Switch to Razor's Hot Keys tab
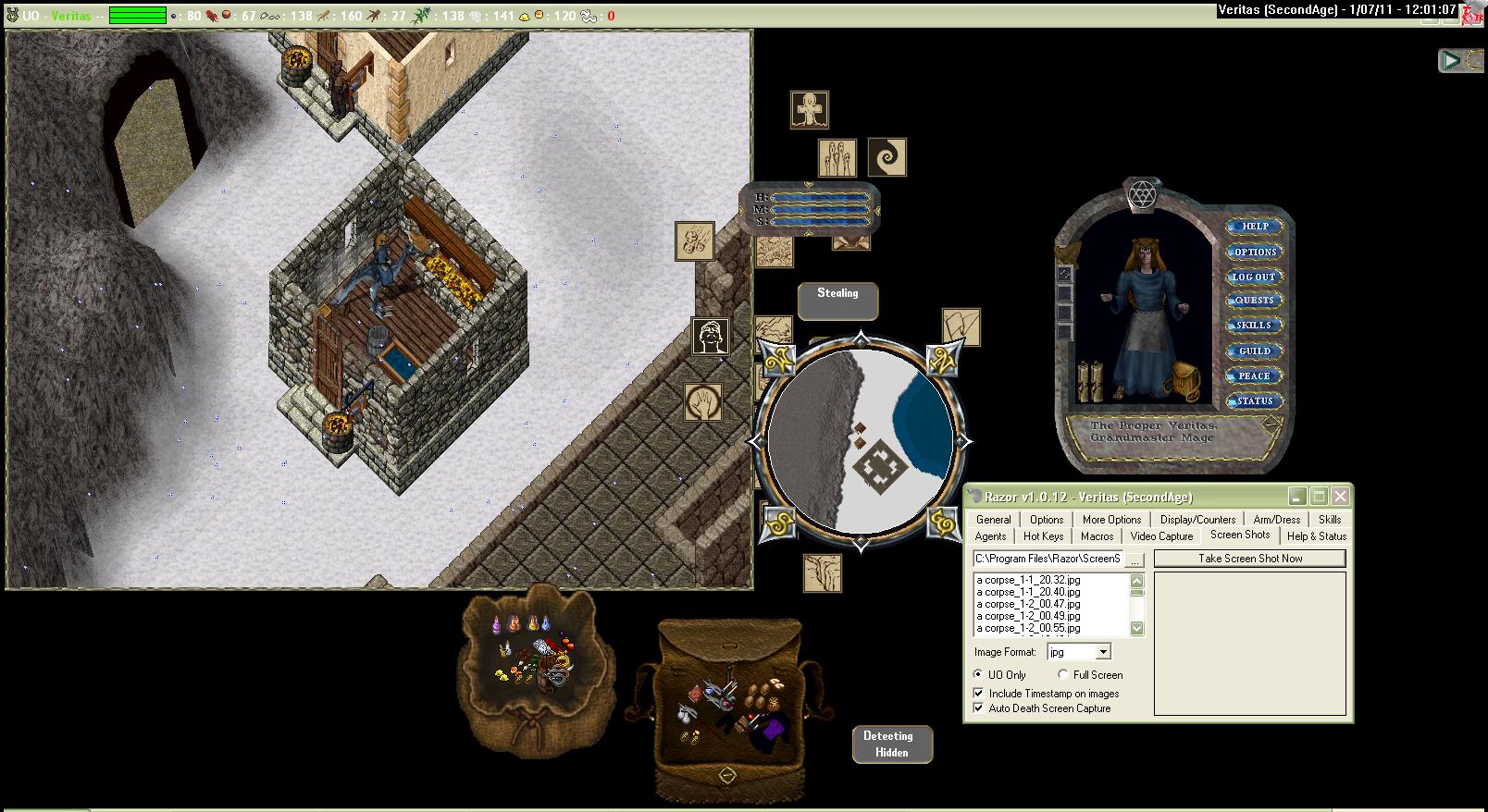 coord(1043,536)
